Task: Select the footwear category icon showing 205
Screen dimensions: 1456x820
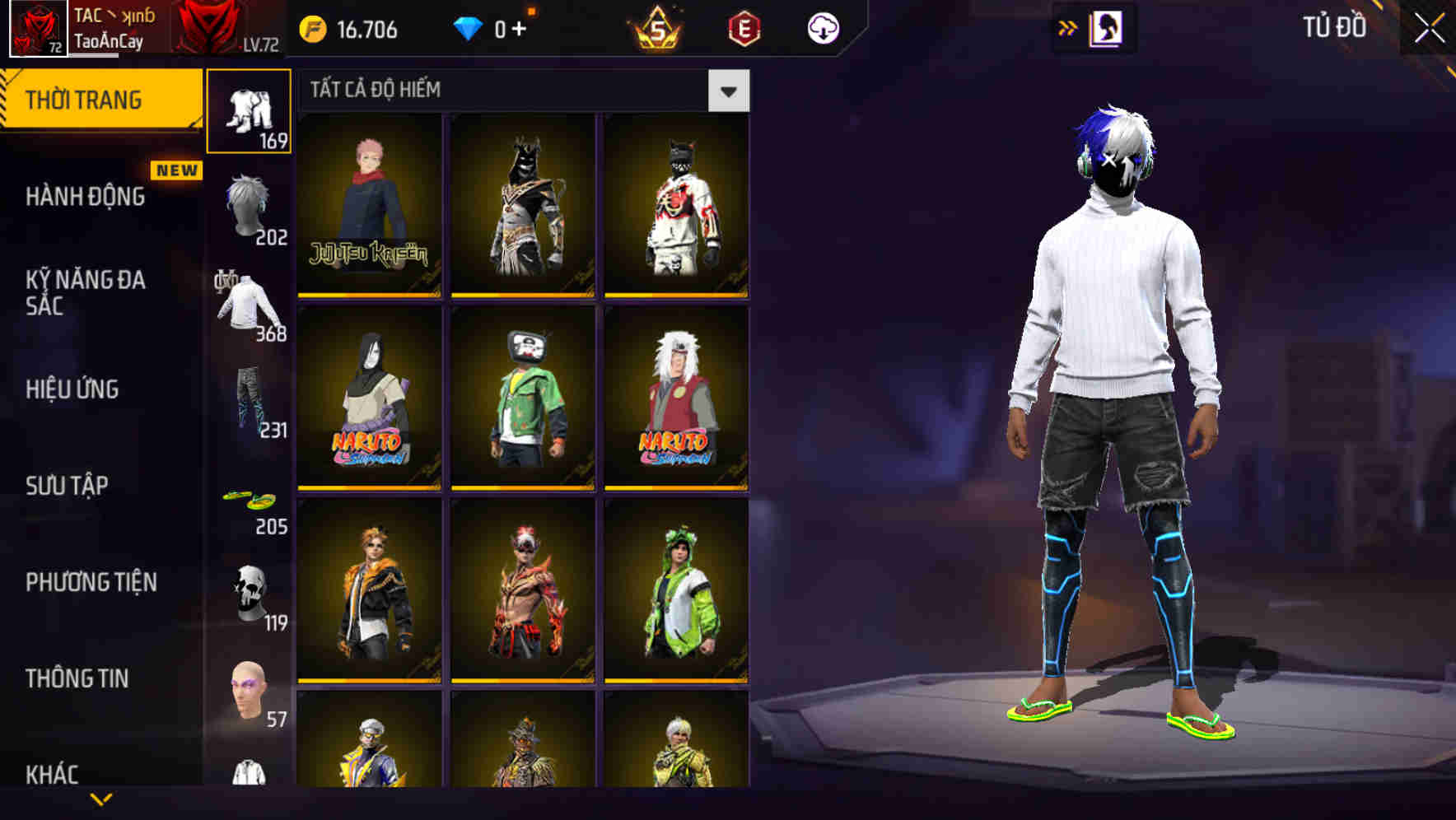Action: point(250,502)
